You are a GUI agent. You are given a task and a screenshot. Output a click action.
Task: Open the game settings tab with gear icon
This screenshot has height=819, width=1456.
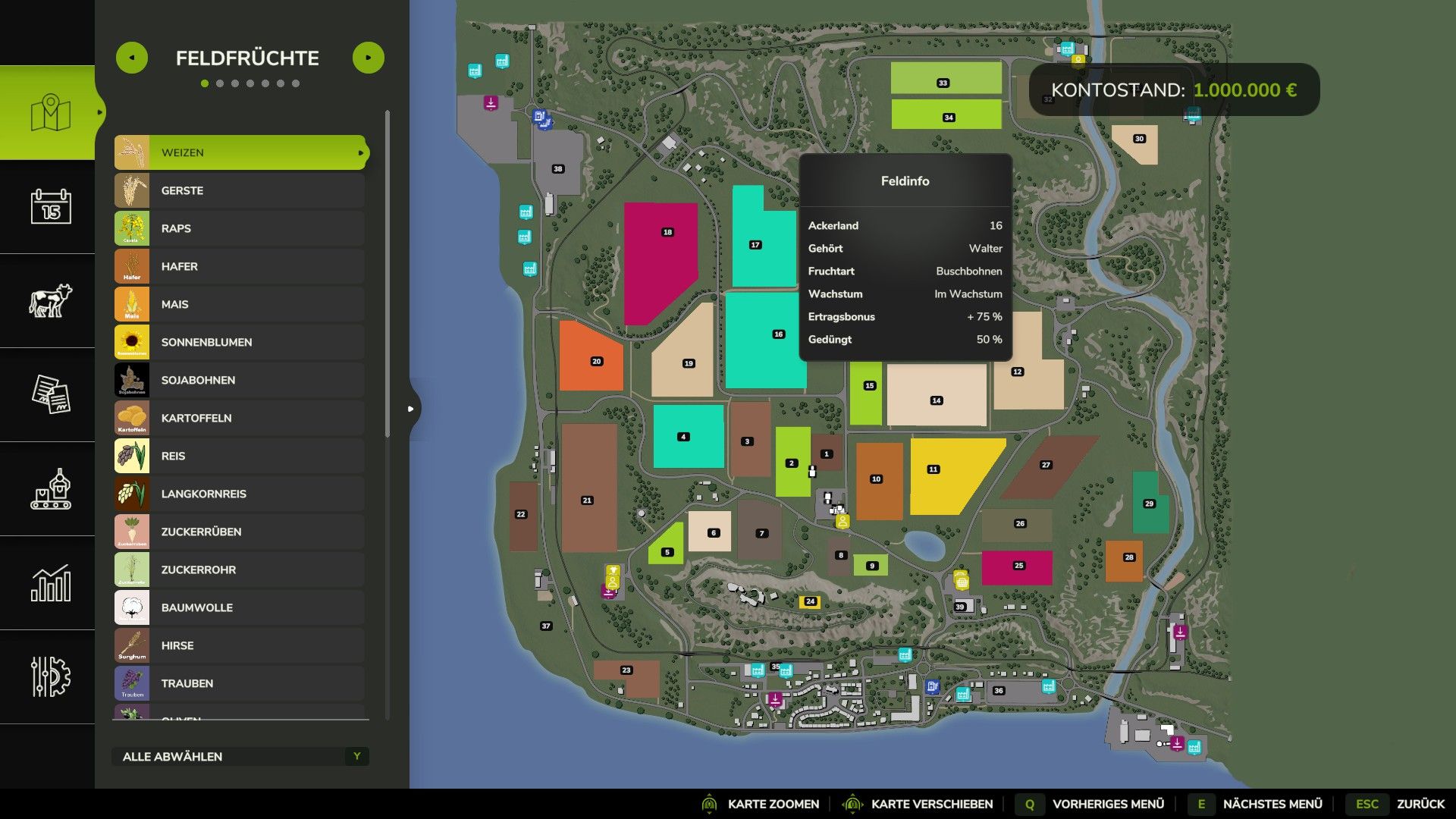(x=50, y=676)
